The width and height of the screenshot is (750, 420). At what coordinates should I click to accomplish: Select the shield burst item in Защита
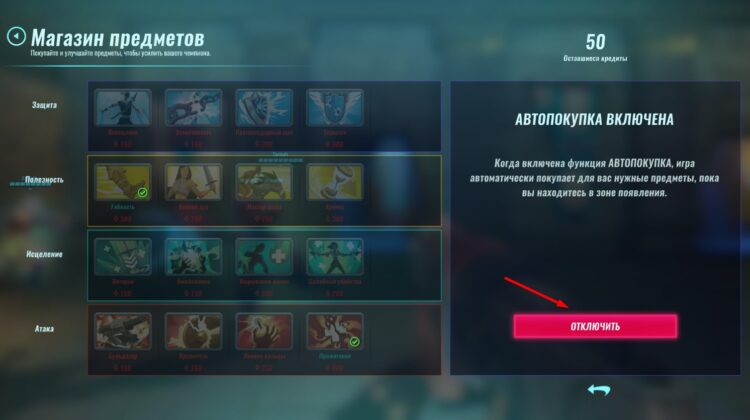(264, 109)
